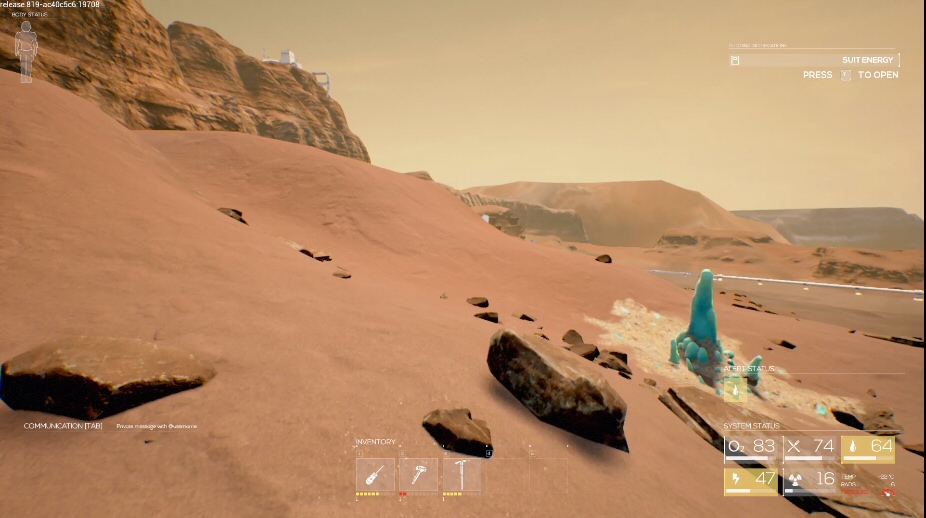Select the screwdriver inventory slot
The image size is (926, 518).
click(375, 475)
